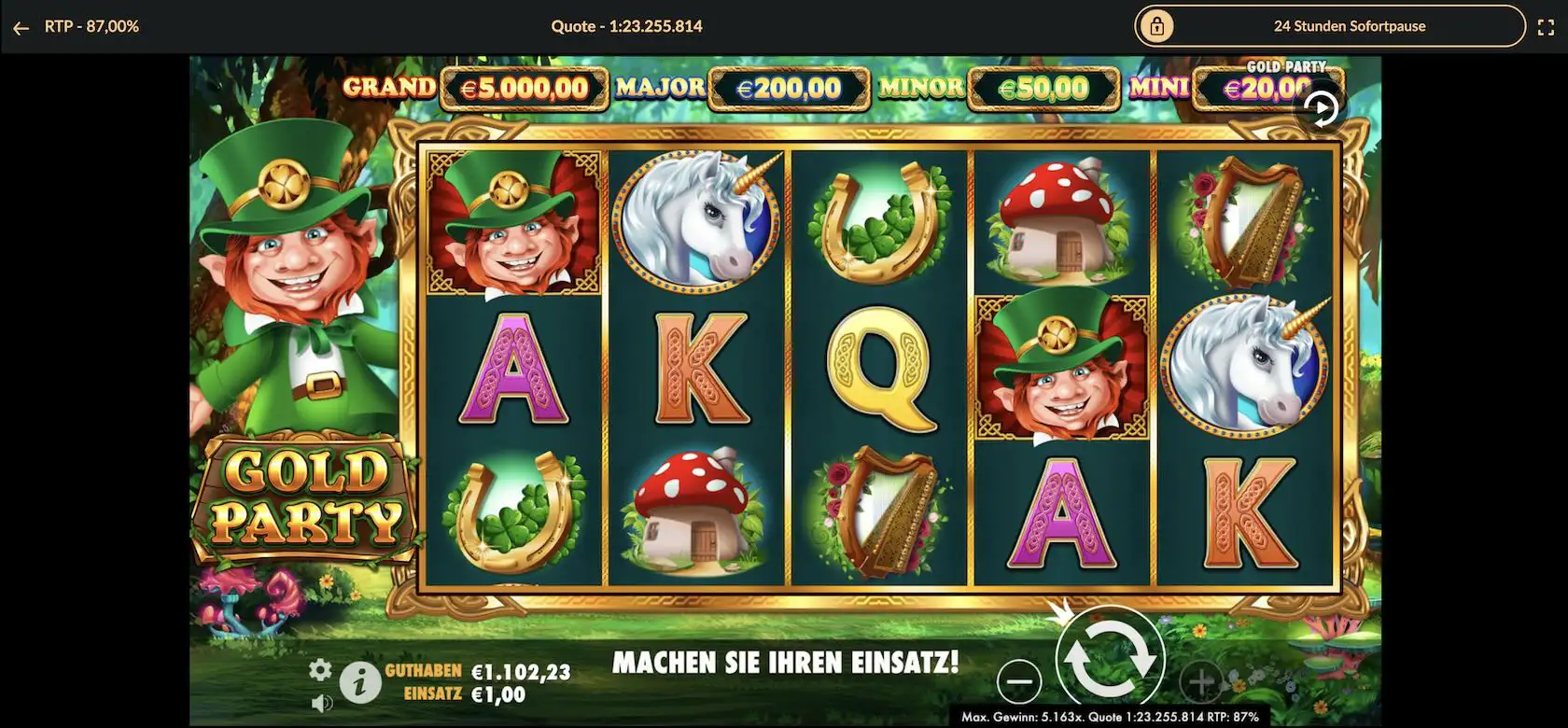The width and height of the screenshot is (1568, 728).
Task: Open the game settings gear icon
Action: click(x=320, y=669)
